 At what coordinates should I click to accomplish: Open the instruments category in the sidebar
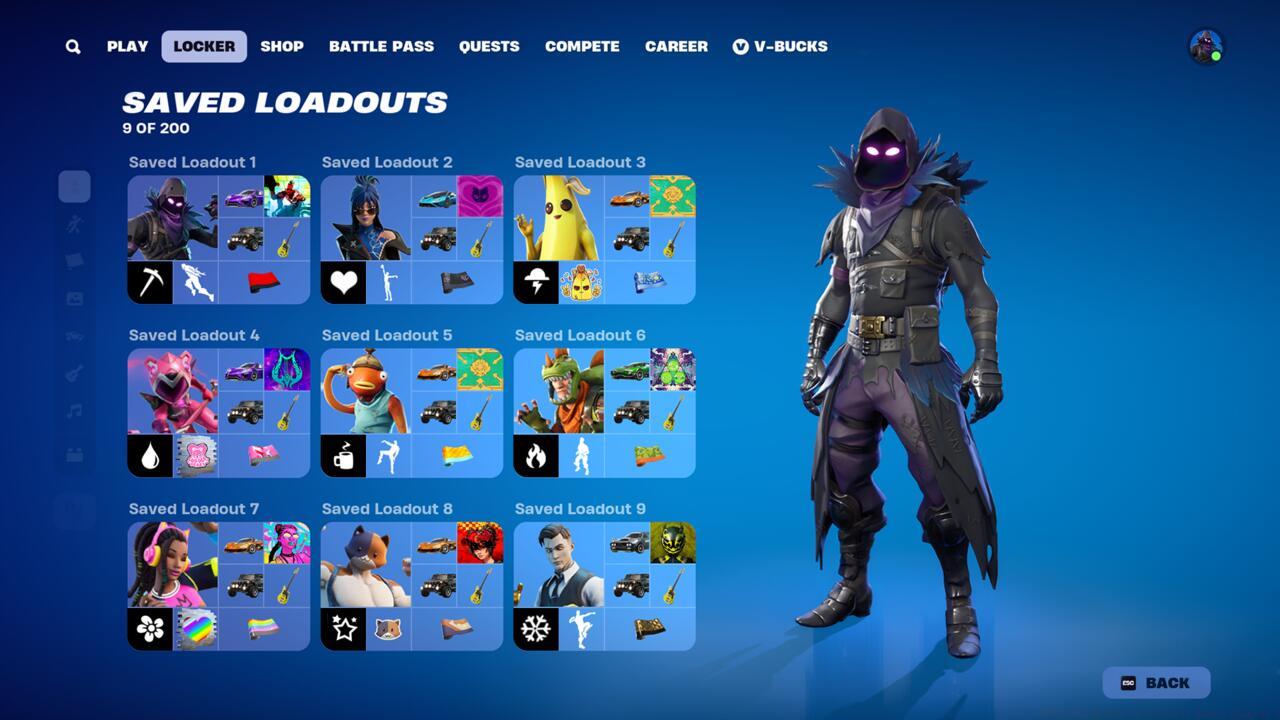74,371
